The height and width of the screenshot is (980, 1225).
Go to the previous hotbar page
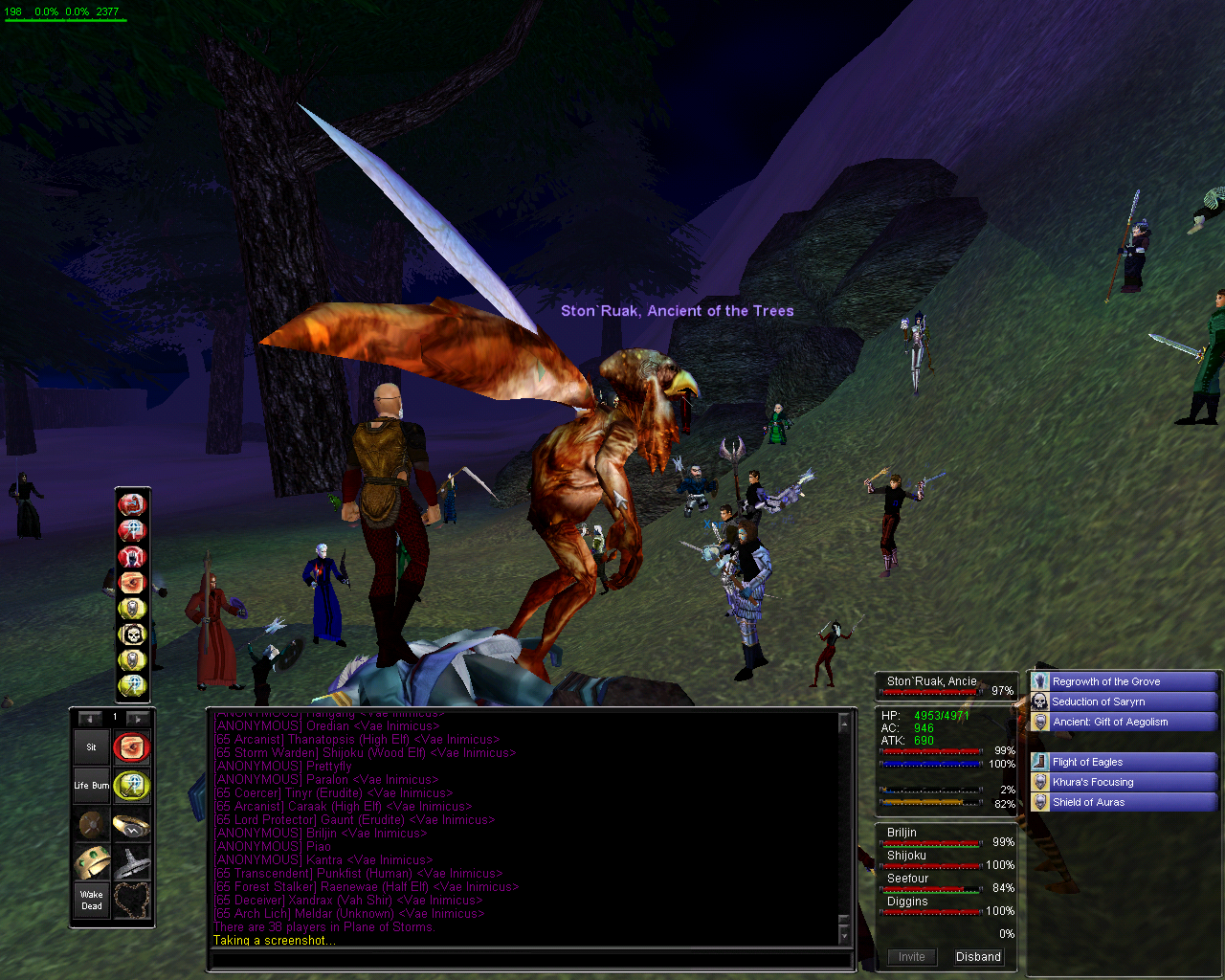coord(90,719)
